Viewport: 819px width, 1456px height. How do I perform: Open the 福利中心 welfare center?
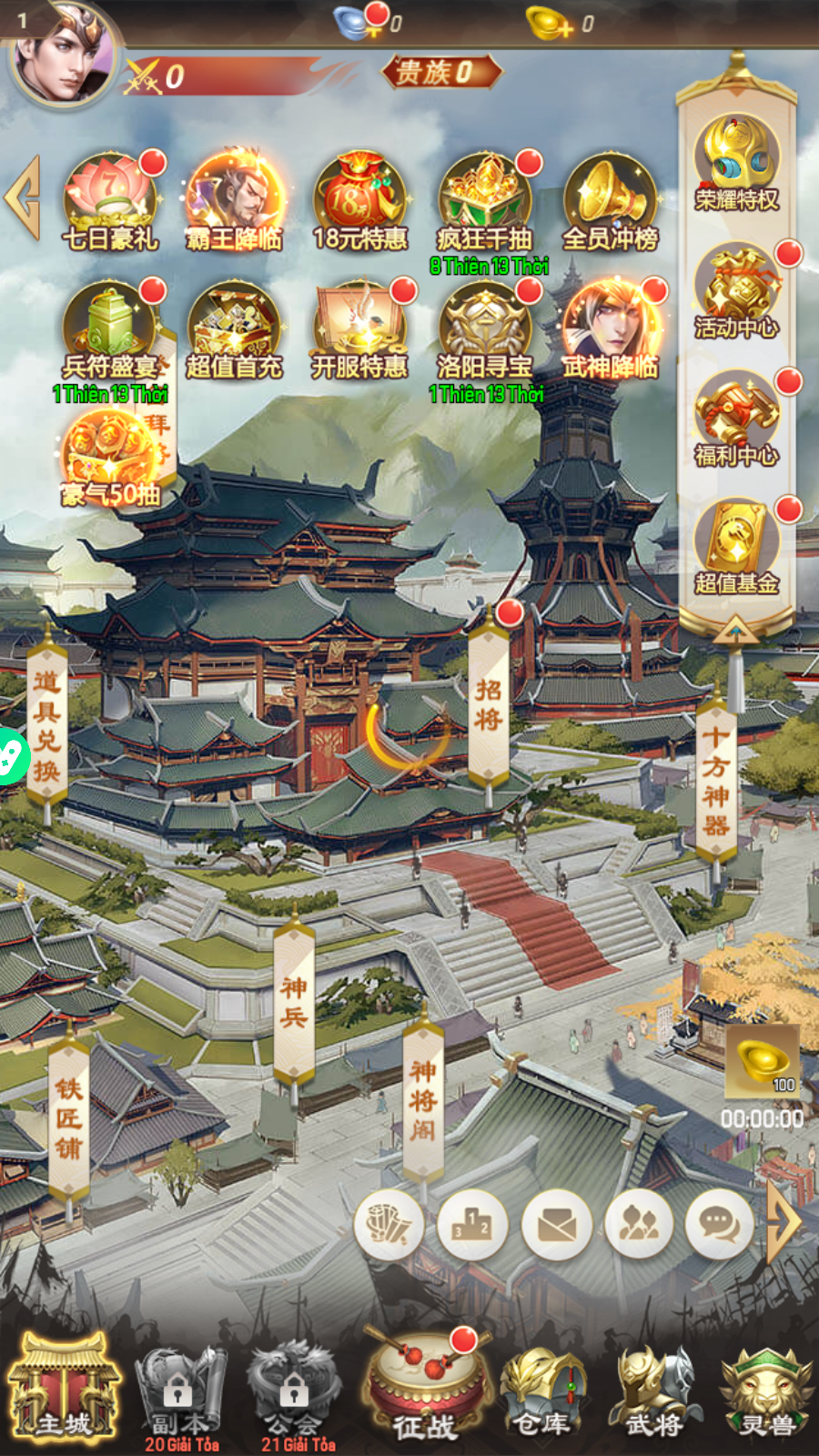(736, 419)
